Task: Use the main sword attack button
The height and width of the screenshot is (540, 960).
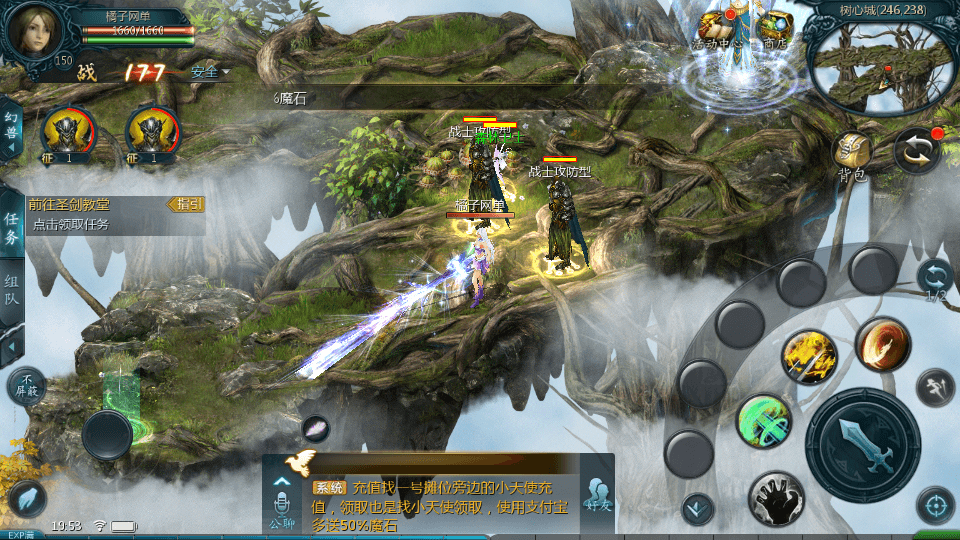Action: click(862, 444)
